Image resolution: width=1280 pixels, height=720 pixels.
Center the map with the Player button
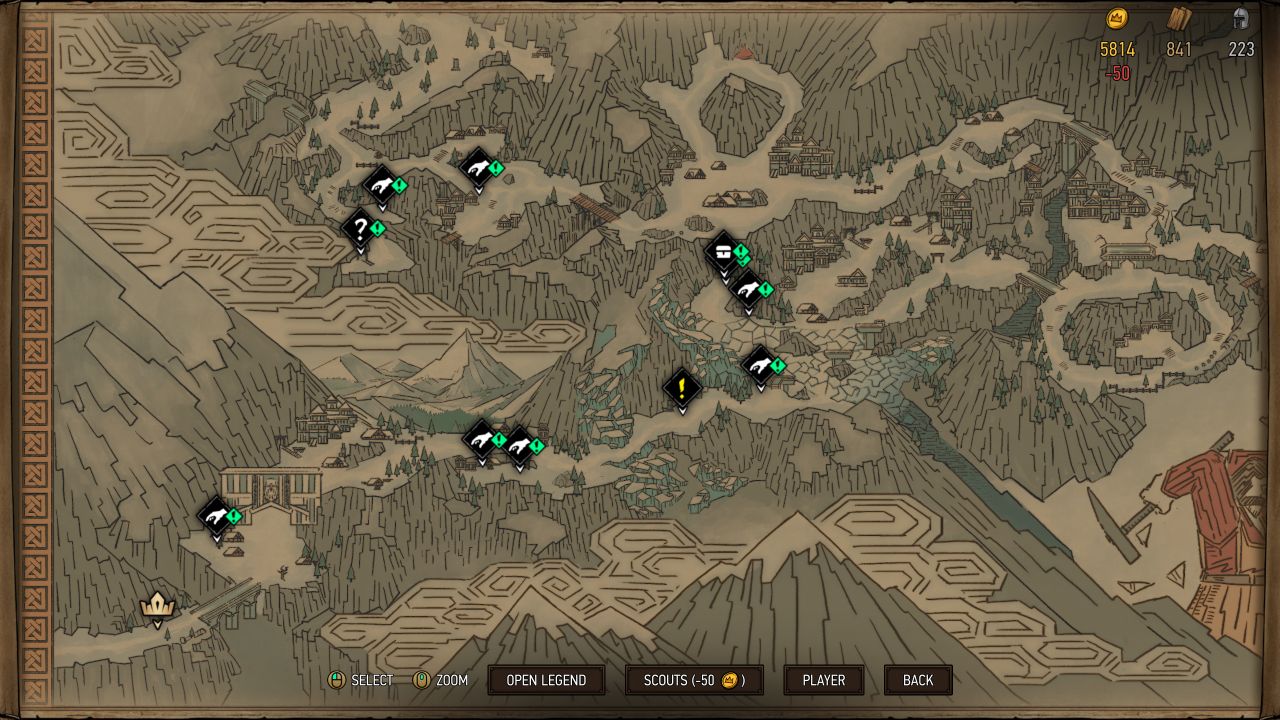coord(823,680)
